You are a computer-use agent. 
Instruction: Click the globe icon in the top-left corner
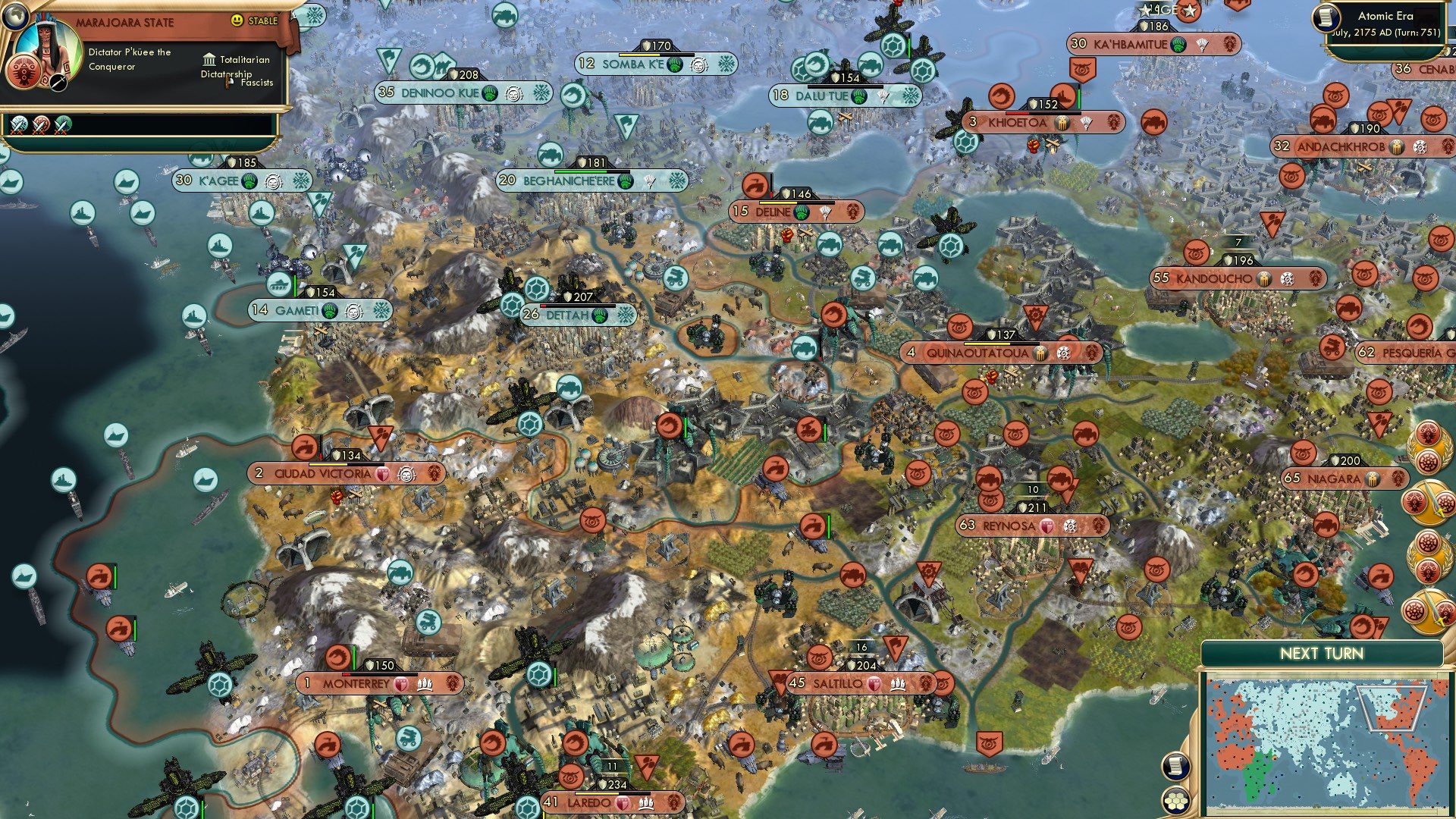(16, 17)
